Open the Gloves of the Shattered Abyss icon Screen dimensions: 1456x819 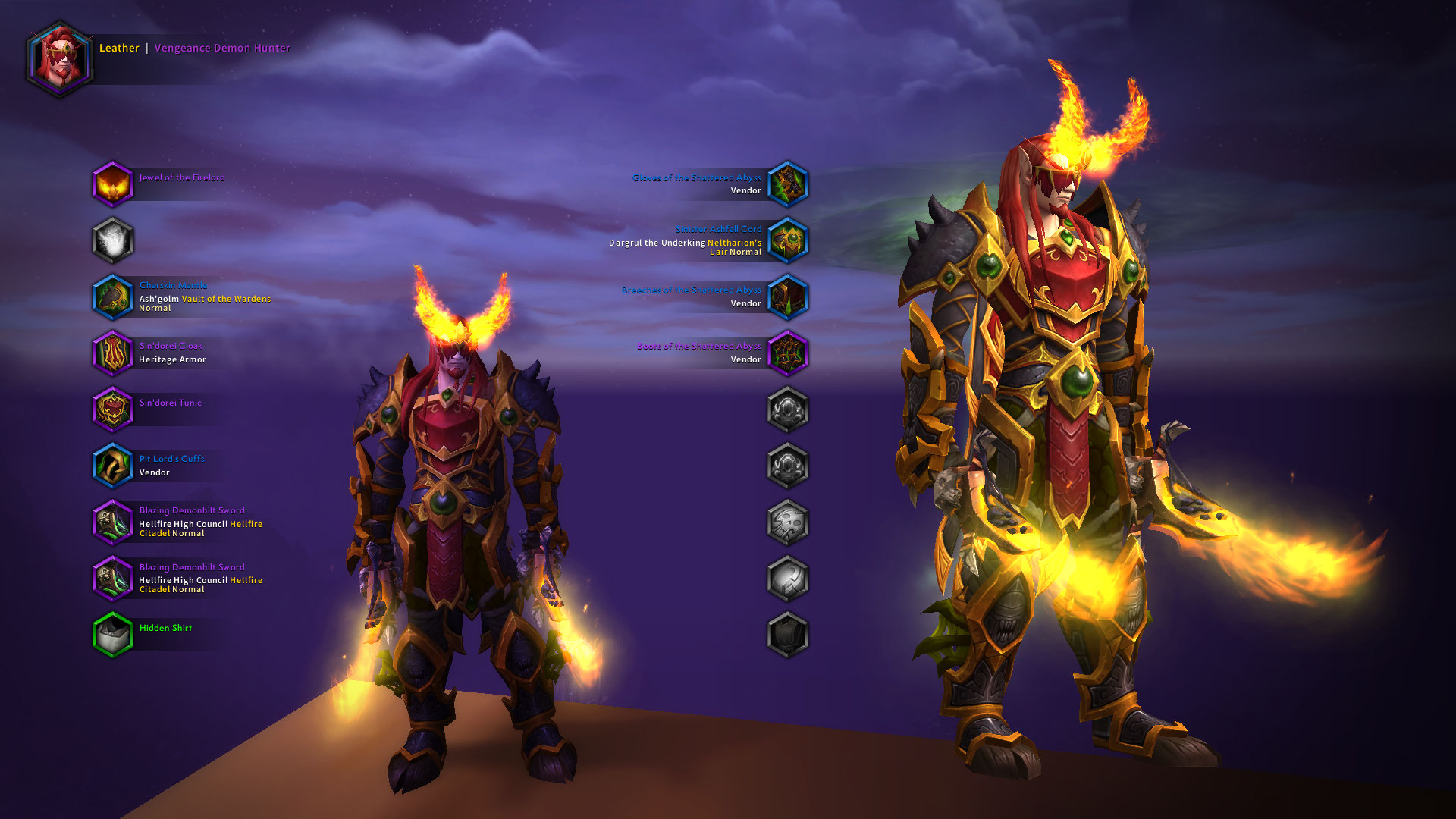pos(787,184)
